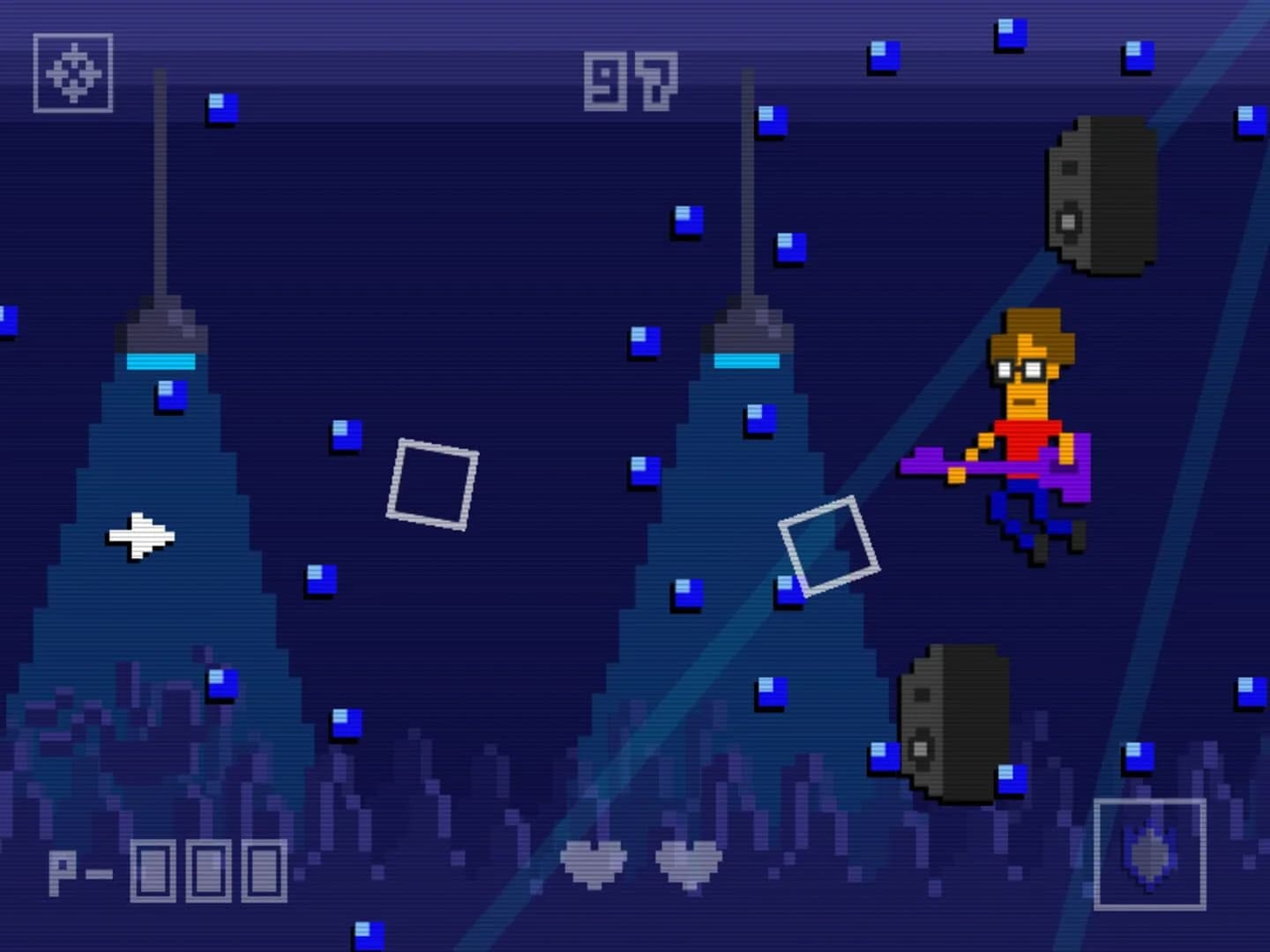This screenshot has width=1270, height=952.
Task: Click the directional pad icon in the top-left corner
Action: pos(73,72)
